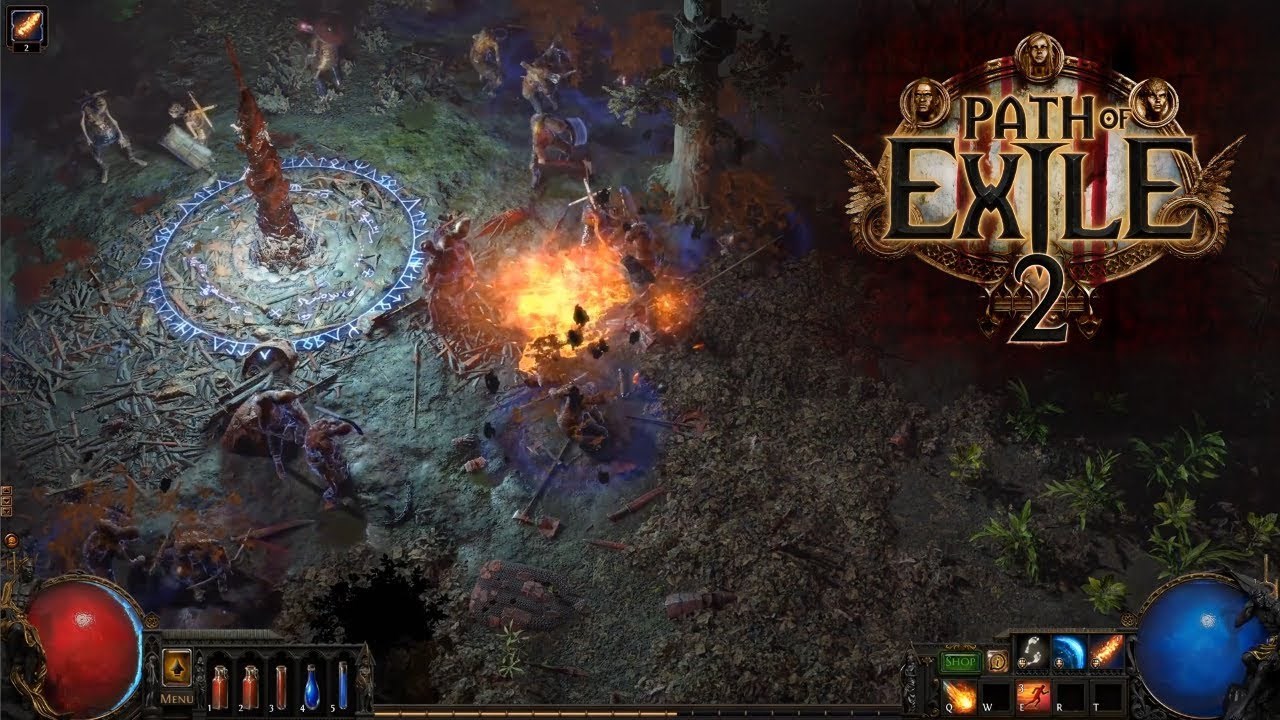Open the gold info notification icon beside Shop

pyautogui.click(x=997, y=661)
